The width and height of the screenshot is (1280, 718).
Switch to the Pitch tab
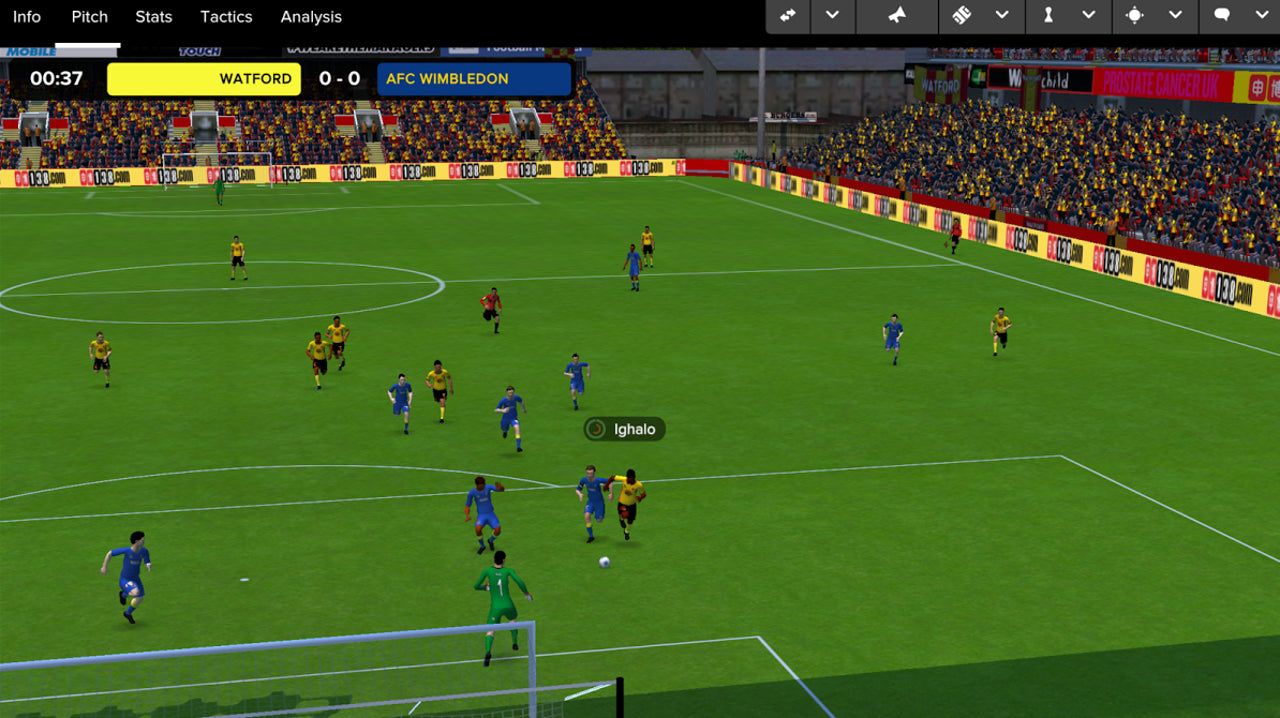point(89,17)
